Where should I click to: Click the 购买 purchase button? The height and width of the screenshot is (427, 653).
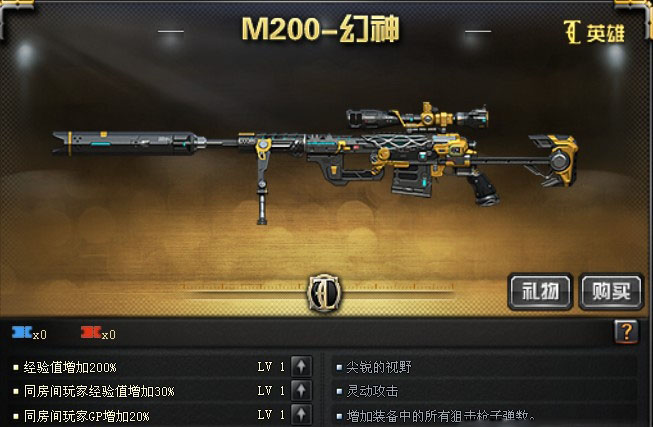(610, 291)
